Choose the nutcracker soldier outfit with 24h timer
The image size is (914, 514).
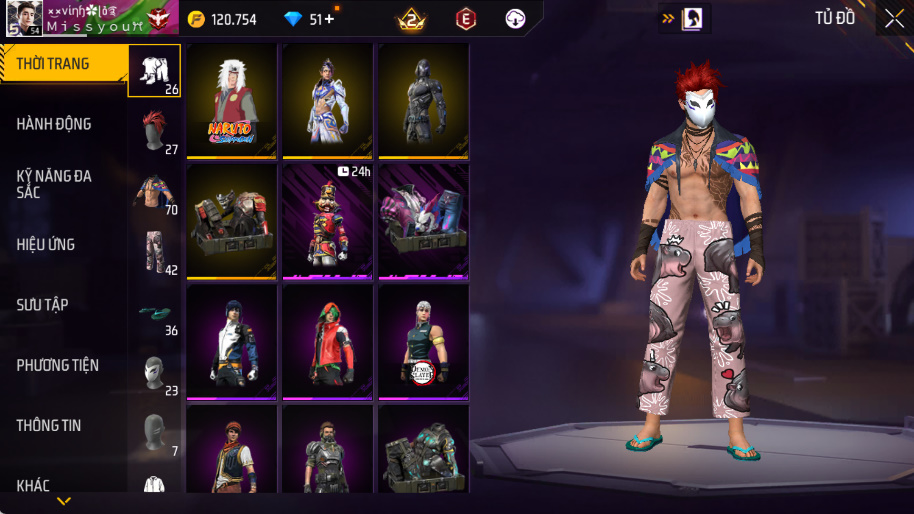coord(327,220)
